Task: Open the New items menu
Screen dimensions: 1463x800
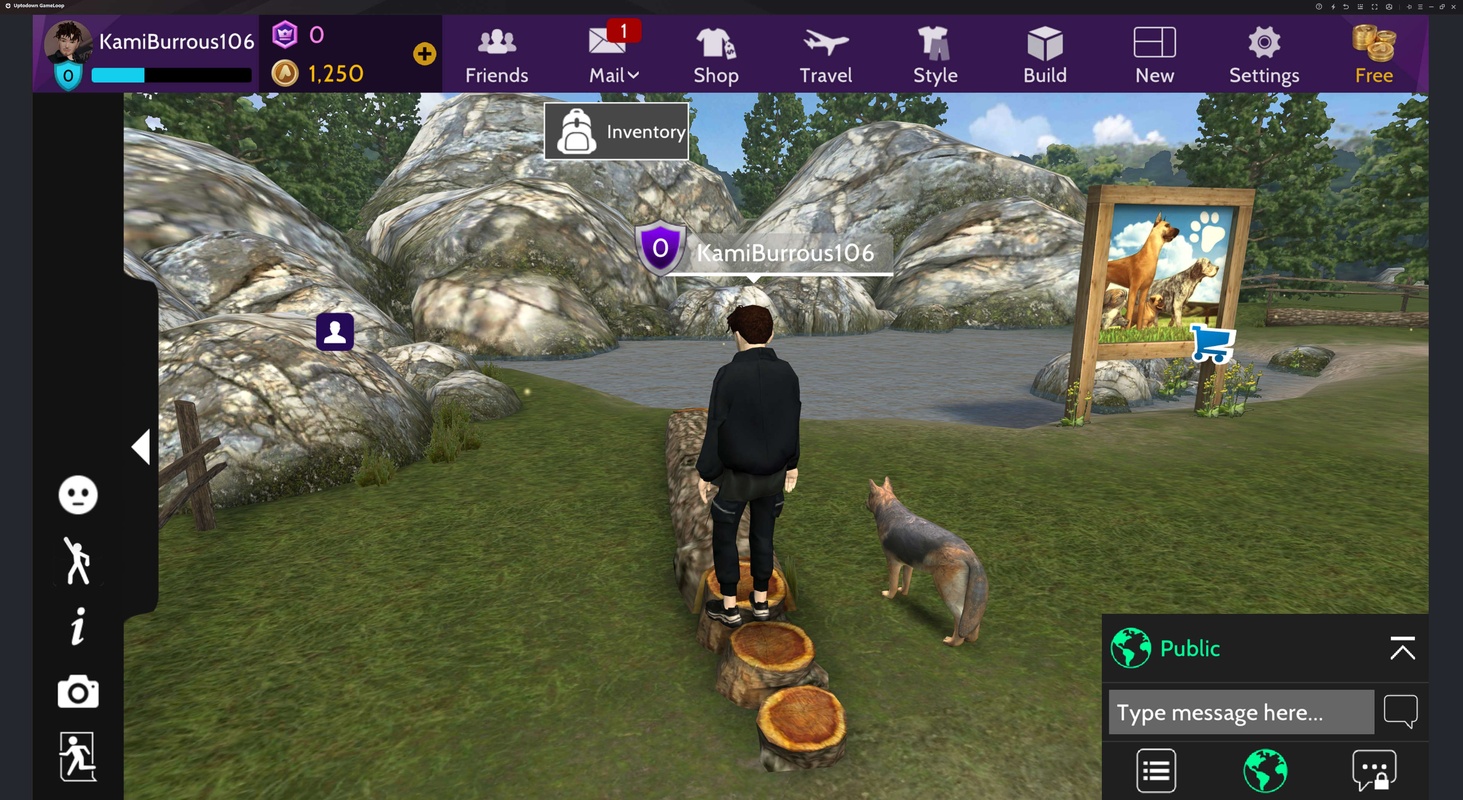Action: [1154, 56]
